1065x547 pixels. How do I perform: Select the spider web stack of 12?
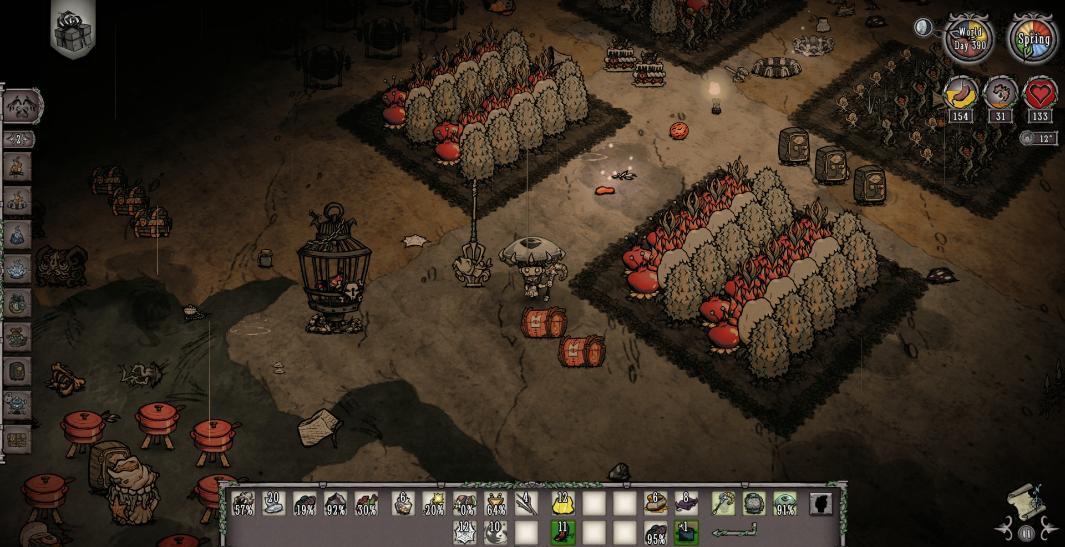tap(464, 531)
